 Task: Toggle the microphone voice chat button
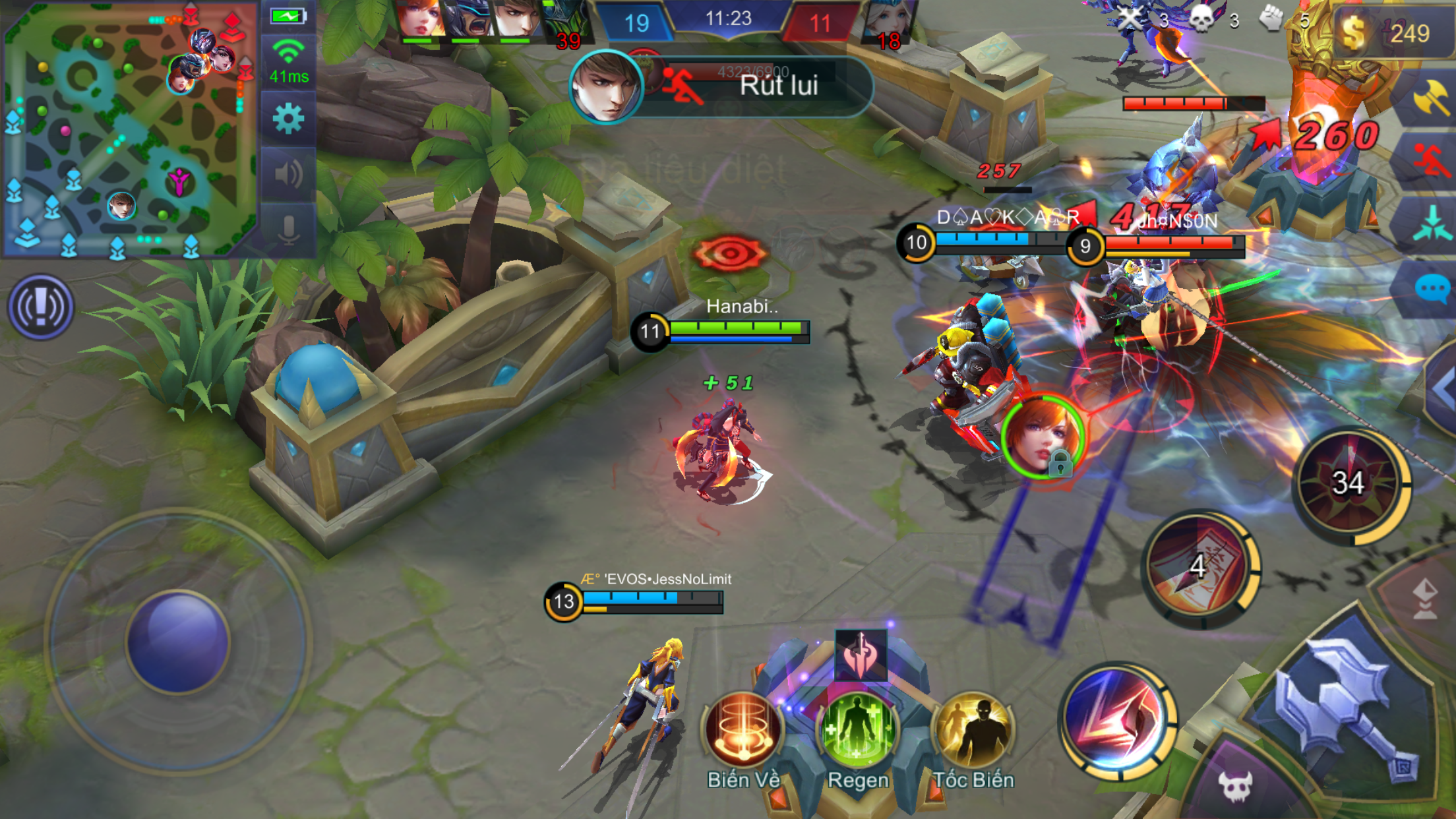(288, 229)
